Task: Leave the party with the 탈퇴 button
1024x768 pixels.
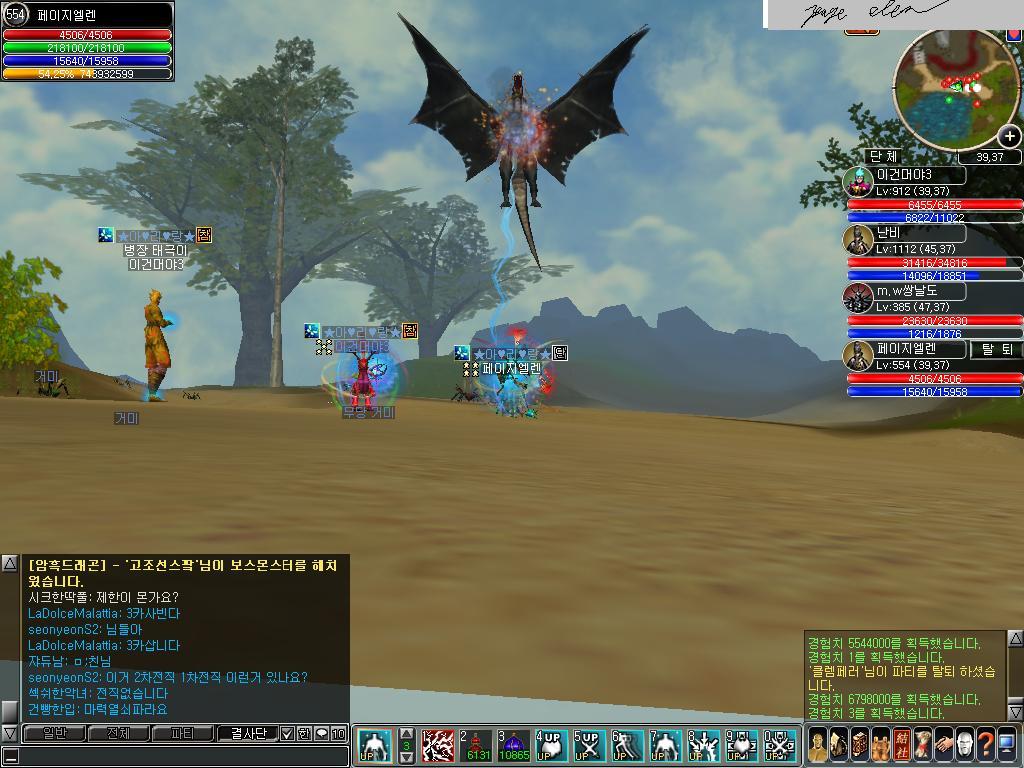Action: [997, 349]
